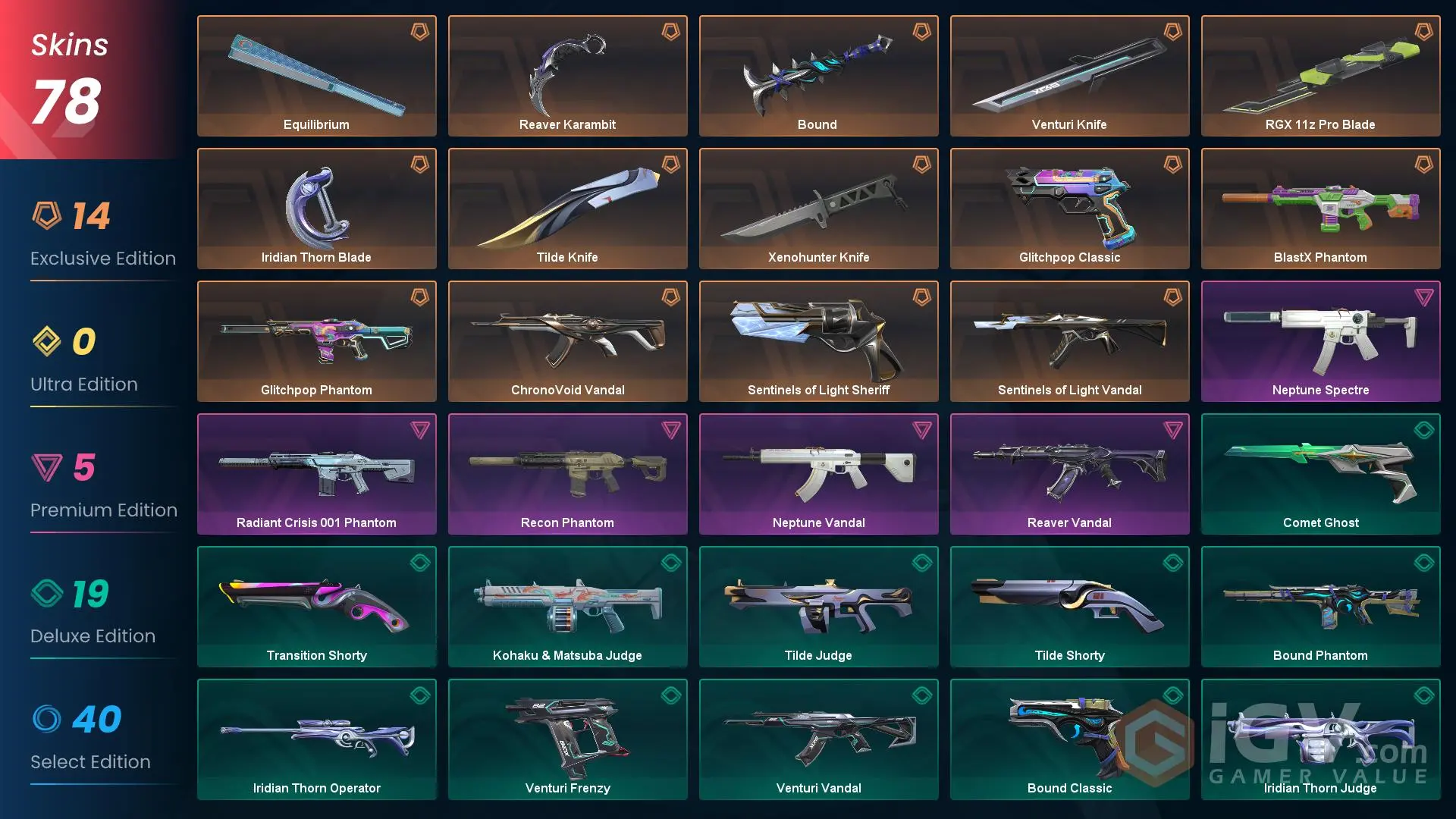1456x819 pixels.
Task: Open the Kohaku & Matsuba Judge skin
Action: point(567,606)
